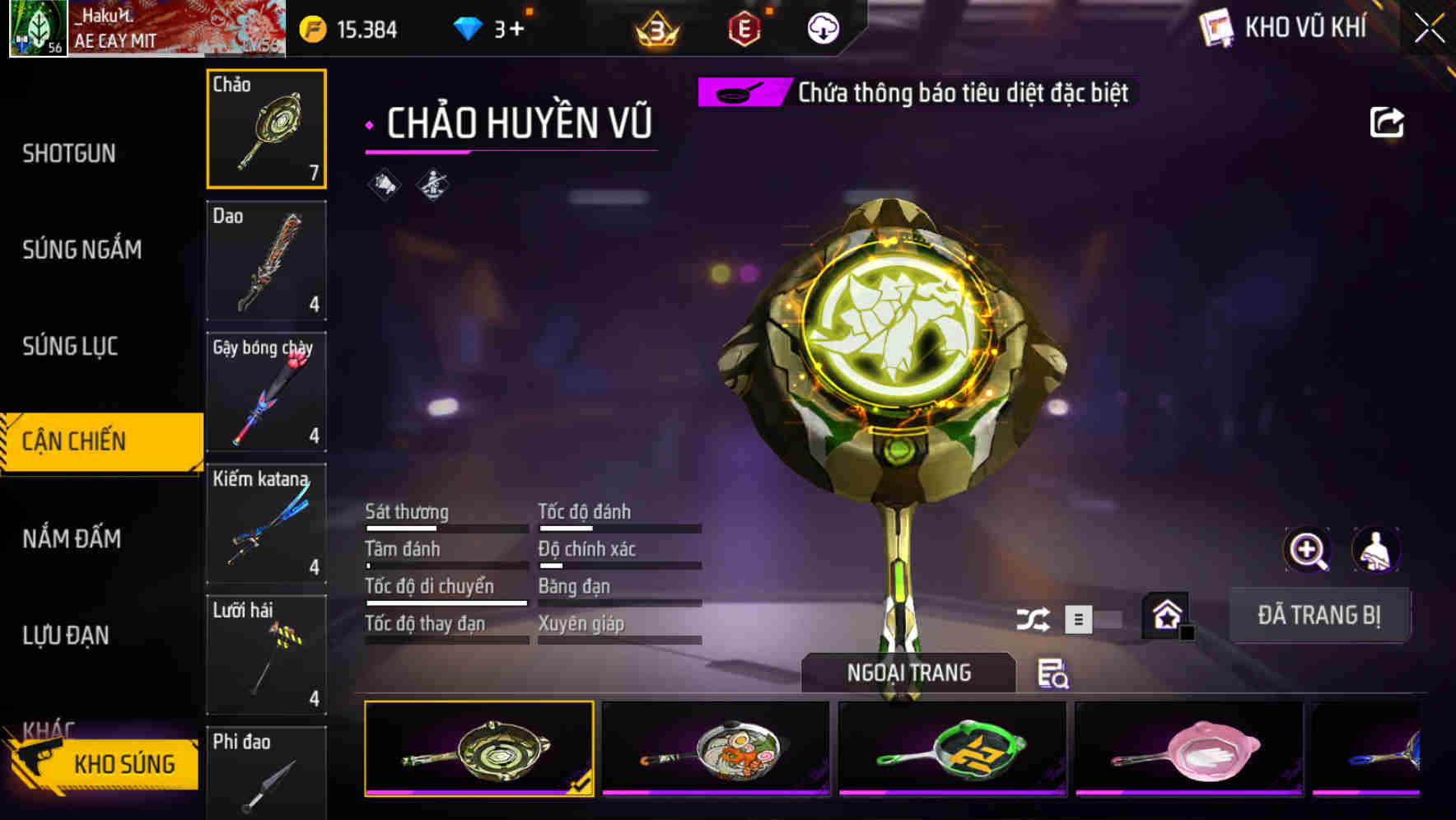The height and width of the screenshot is (820, 1456).
Task: Open the red E event badge icon
Action: coord(745,27)
